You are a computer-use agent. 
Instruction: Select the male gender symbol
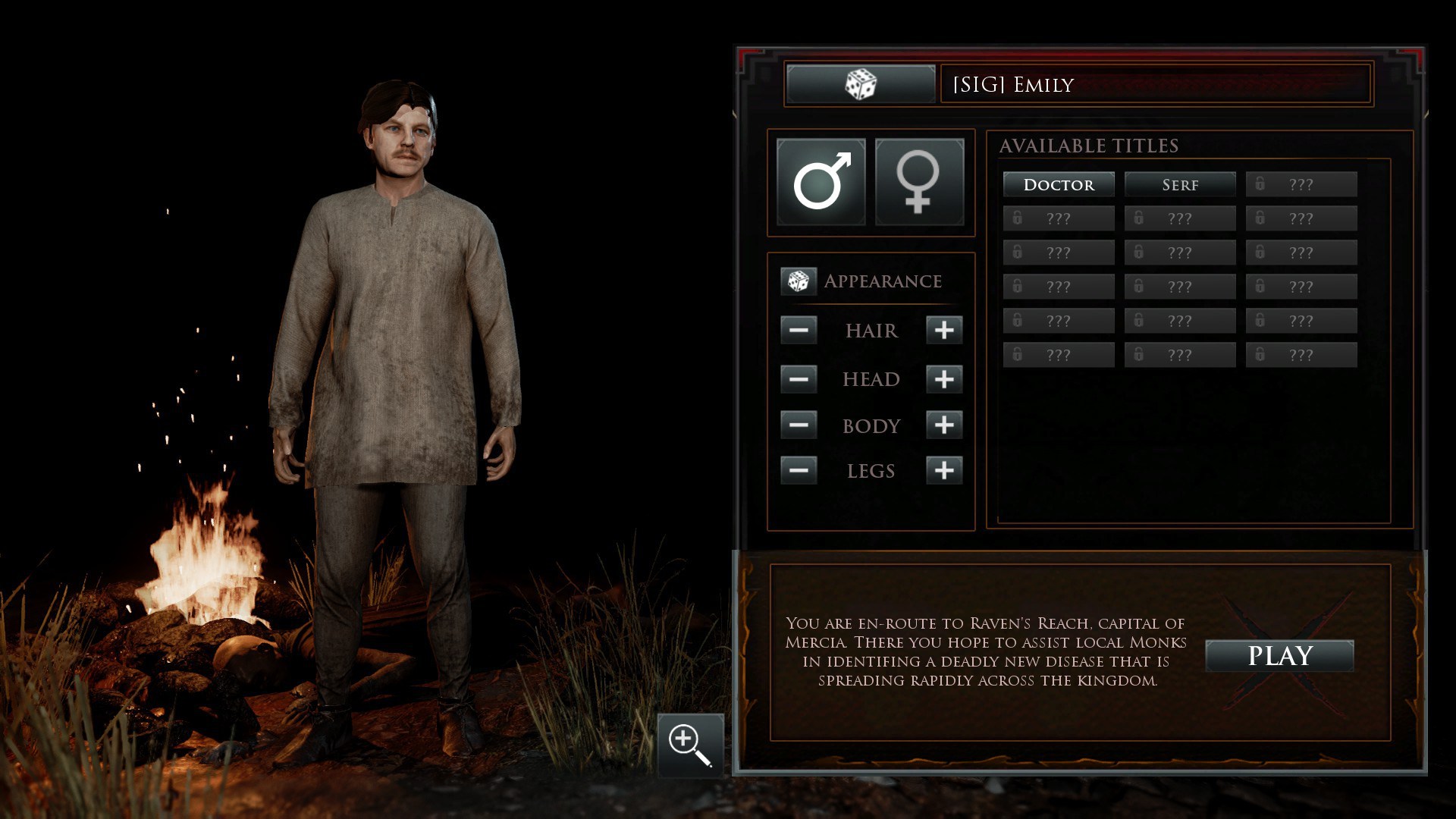(821, 182)
